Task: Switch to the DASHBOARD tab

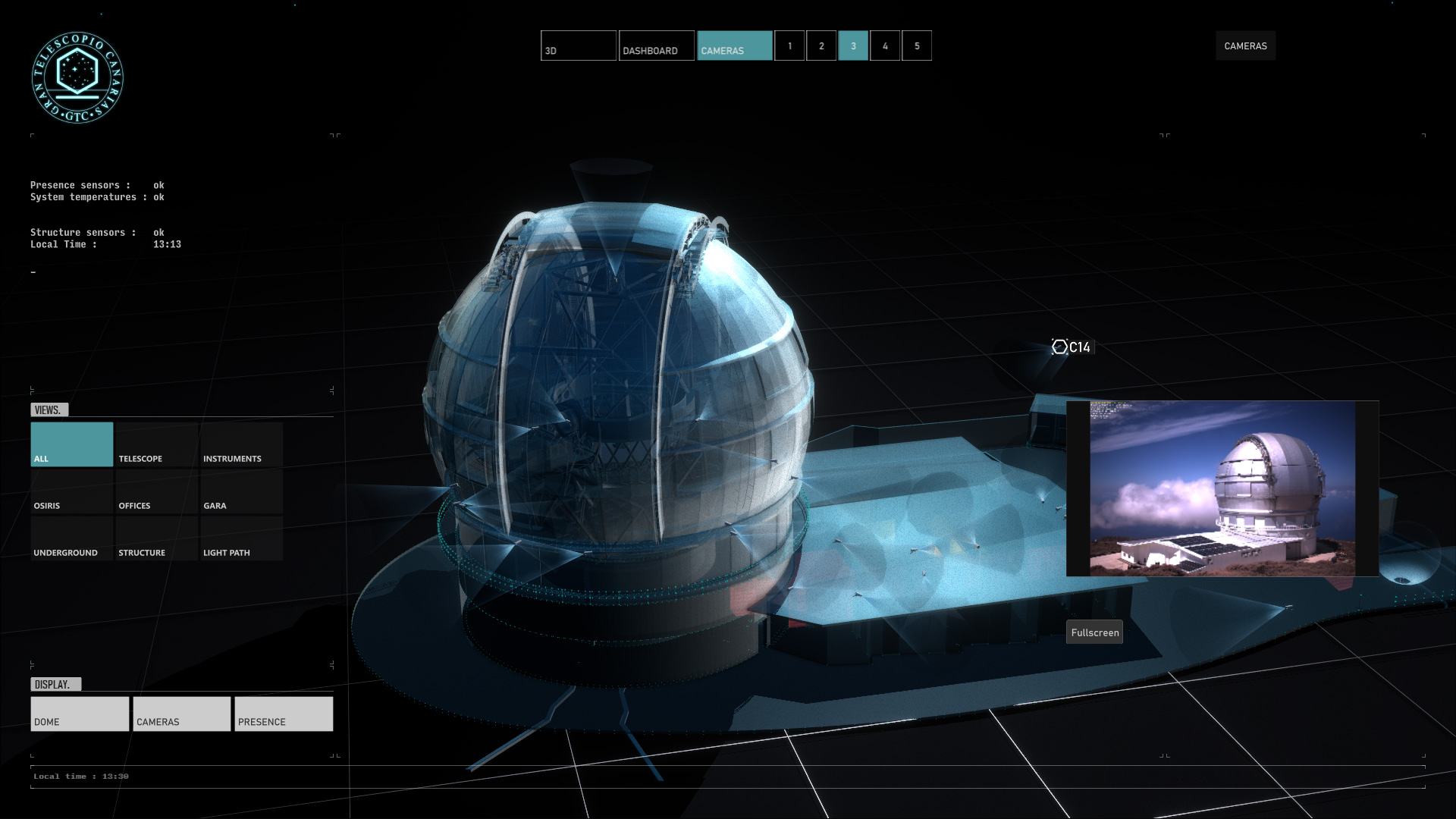Action: pyautogui.click(x=655, y=45)
